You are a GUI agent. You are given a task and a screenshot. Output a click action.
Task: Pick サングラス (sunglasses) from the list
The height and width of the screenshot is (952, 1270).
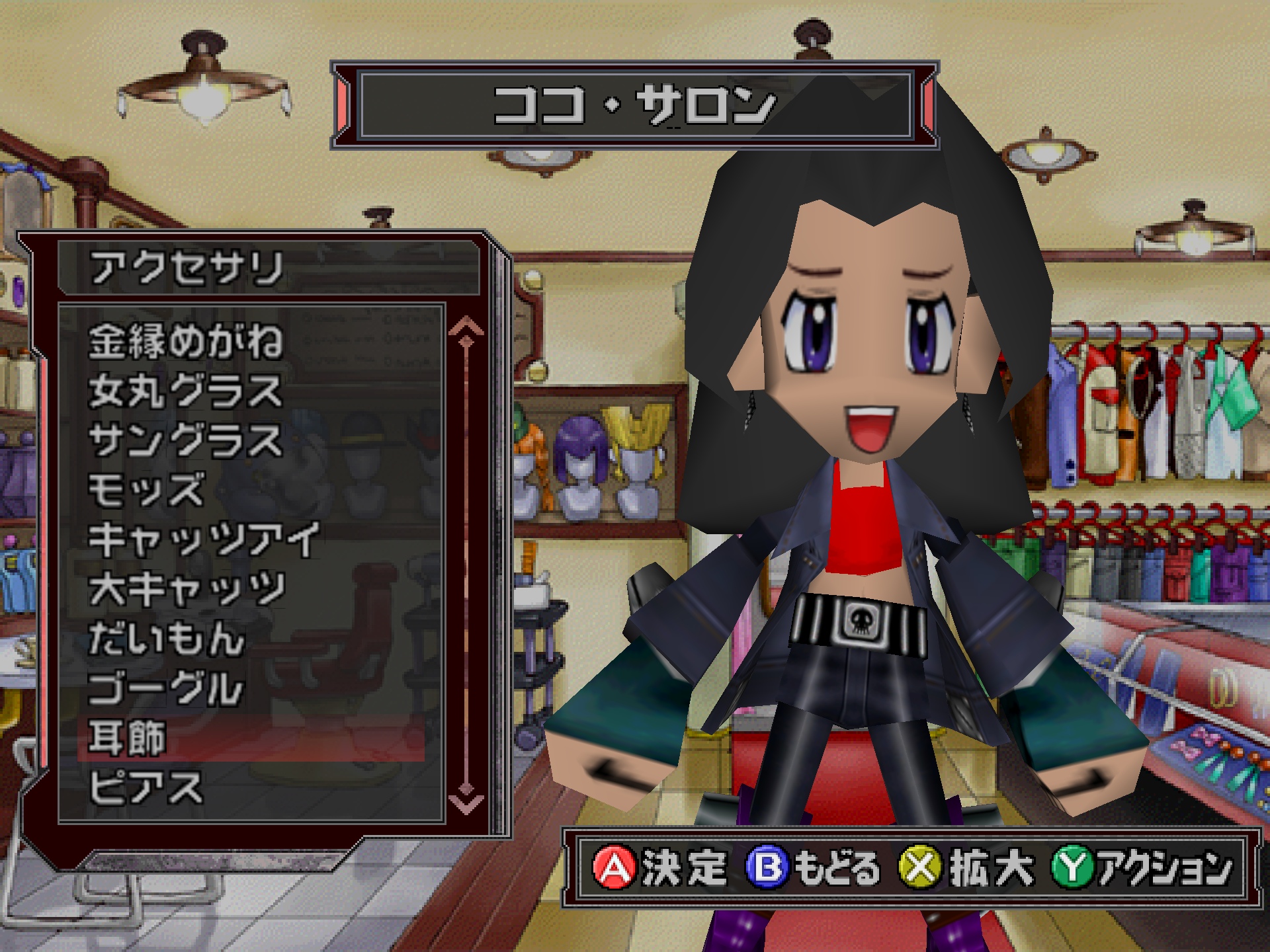185,441
